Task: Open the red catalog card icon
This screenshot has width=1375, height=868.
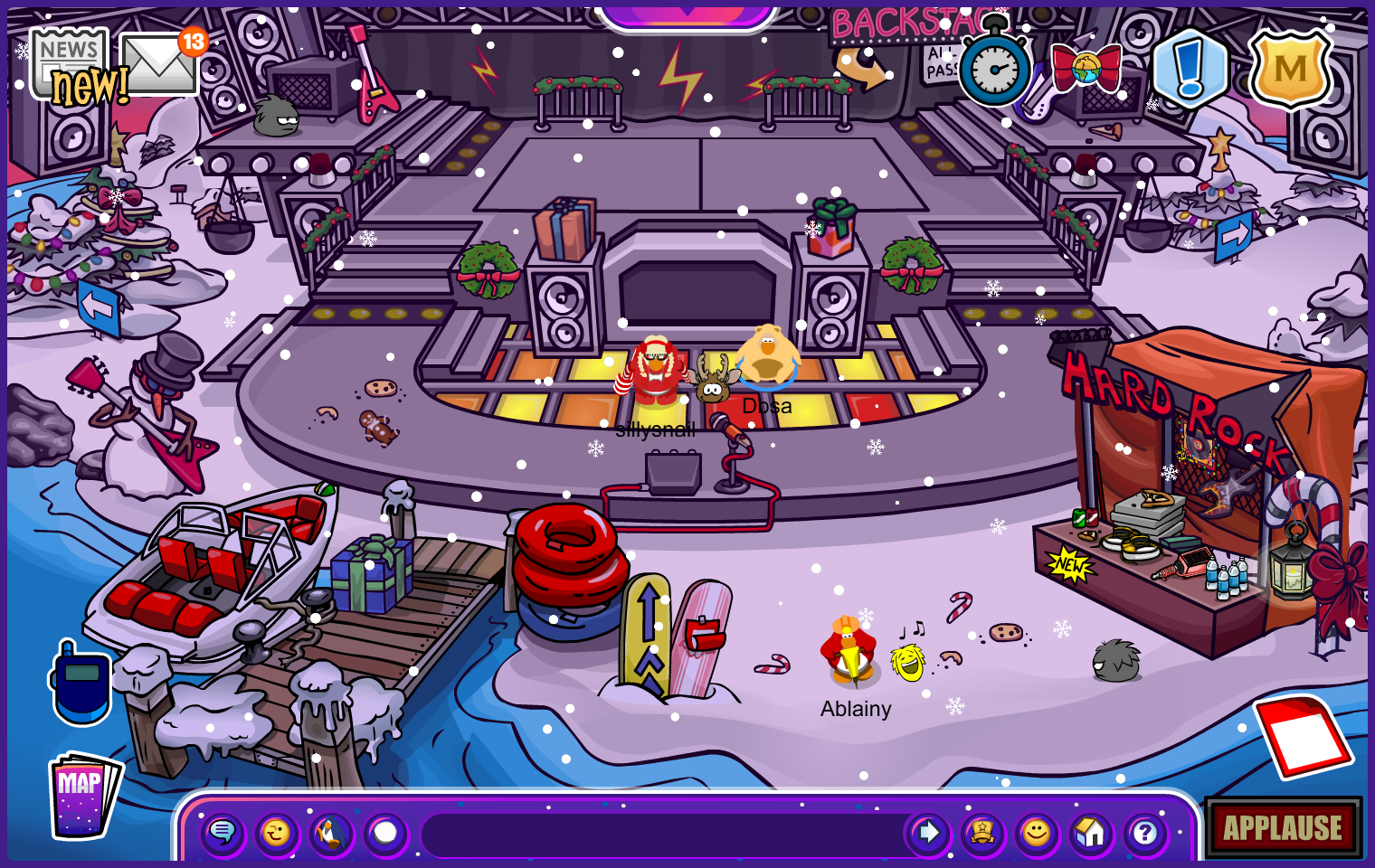Action: click(x=1303, y=737)
